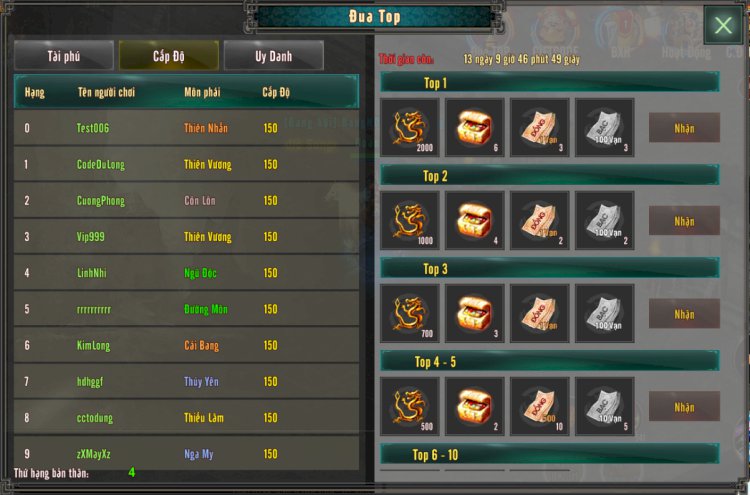Image resolution: width=750 pixels, height=495 pixels.
Task: Switch to the Tài phú tab
Action: coord(63,56)
